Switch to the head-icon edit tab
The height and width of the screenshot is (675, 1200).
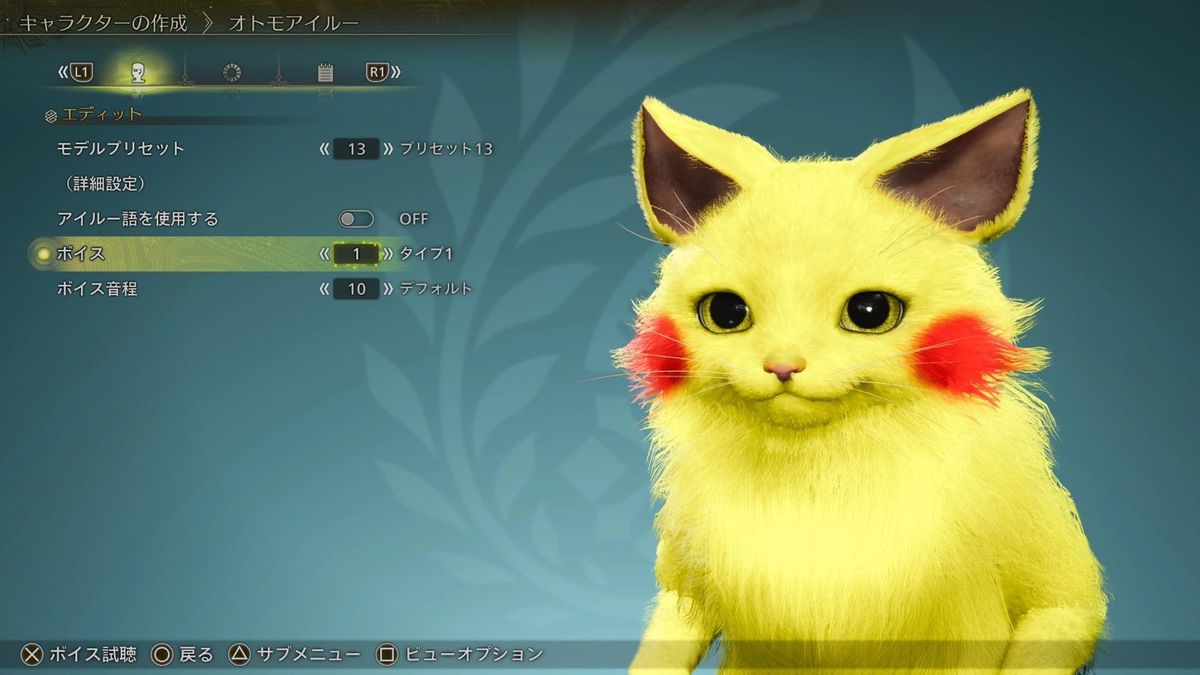(x=138, y=72)
